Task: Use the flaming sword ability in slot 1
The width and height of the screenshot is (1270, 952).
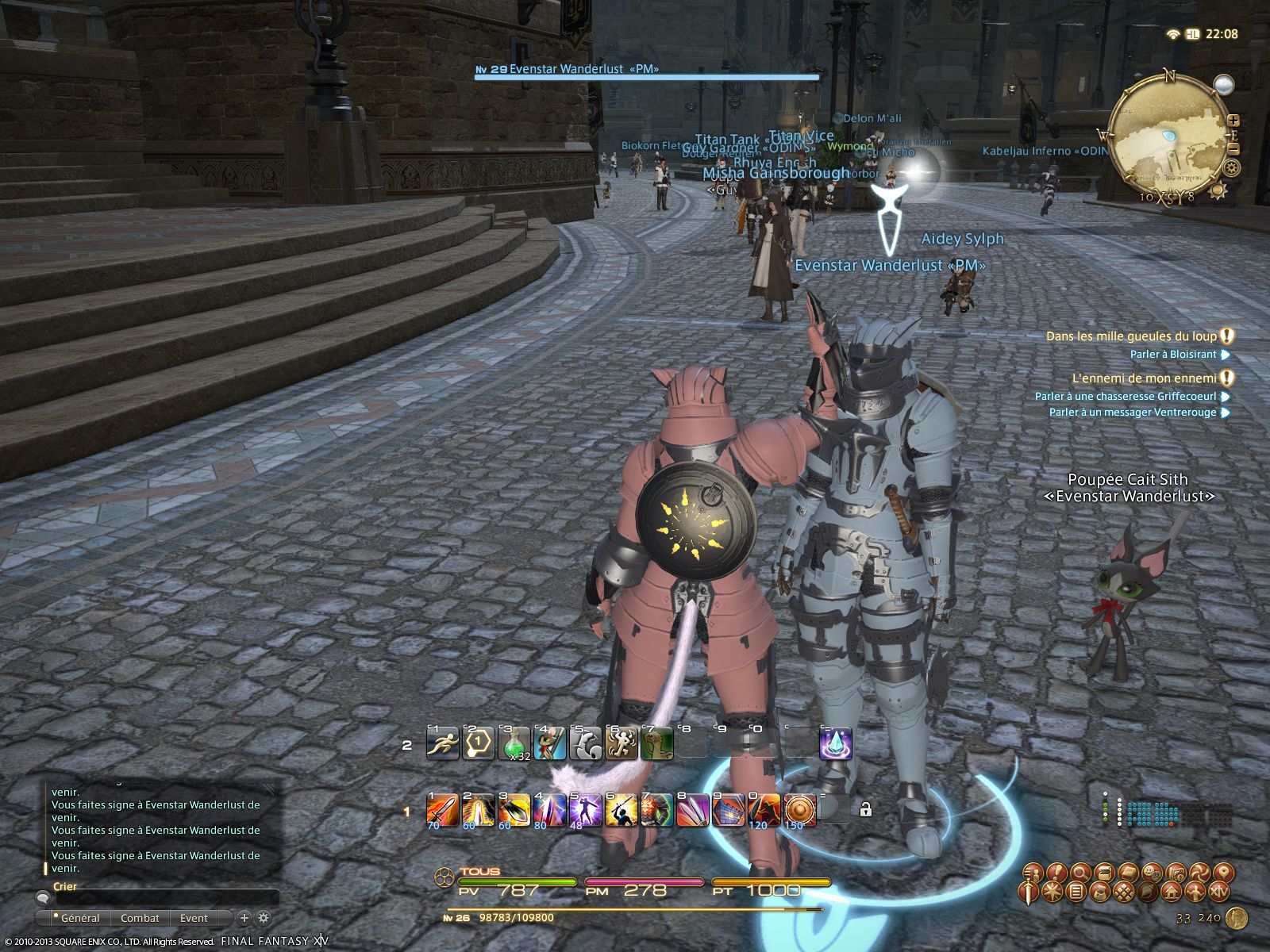Action: point(442,810)
